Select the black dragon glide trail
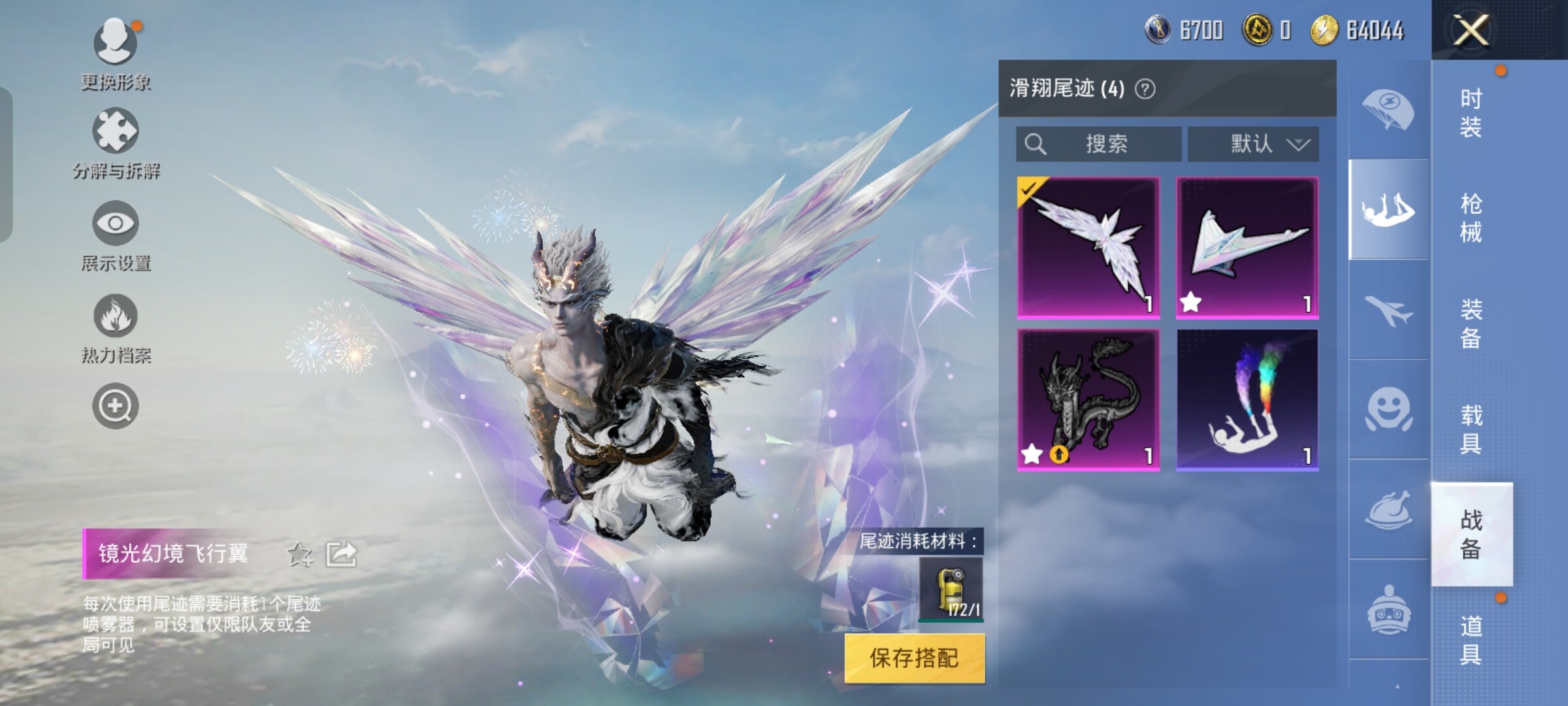Screen dimensions: 1568x706 [1088, 399]
